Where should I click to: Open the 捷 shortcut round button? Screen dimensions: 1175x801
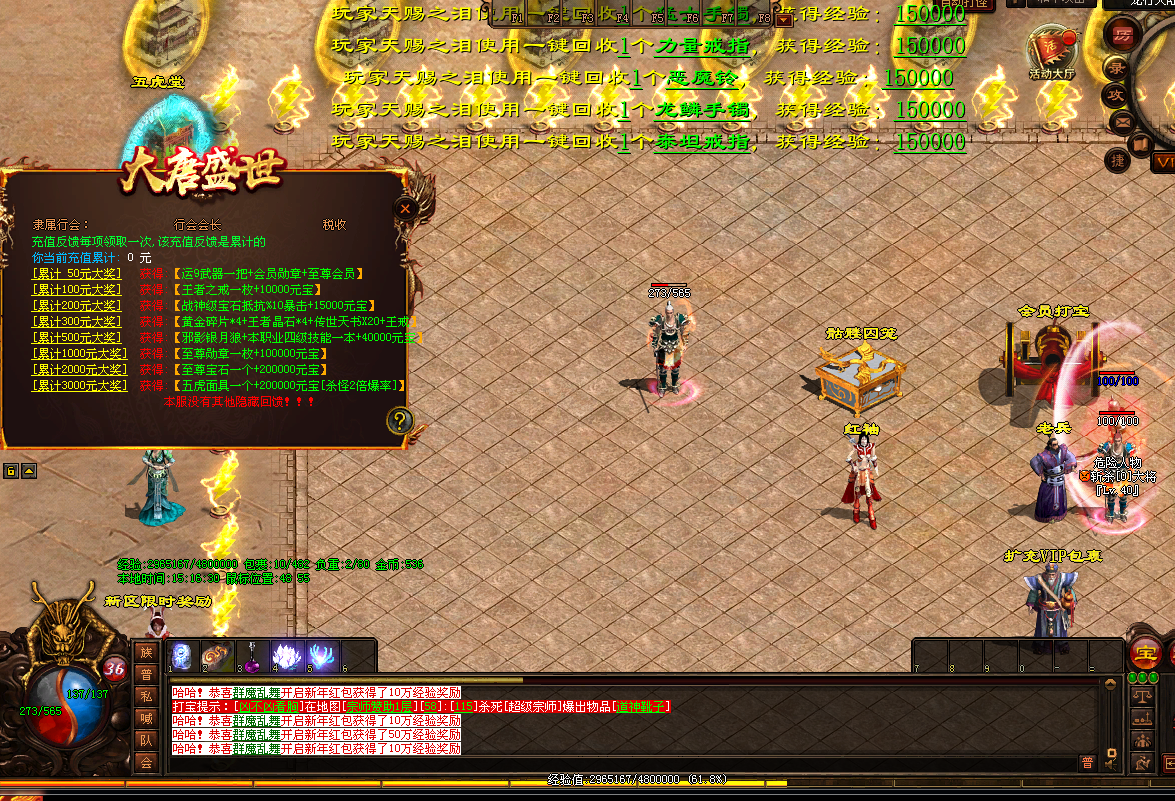[x=1118, y=159]
